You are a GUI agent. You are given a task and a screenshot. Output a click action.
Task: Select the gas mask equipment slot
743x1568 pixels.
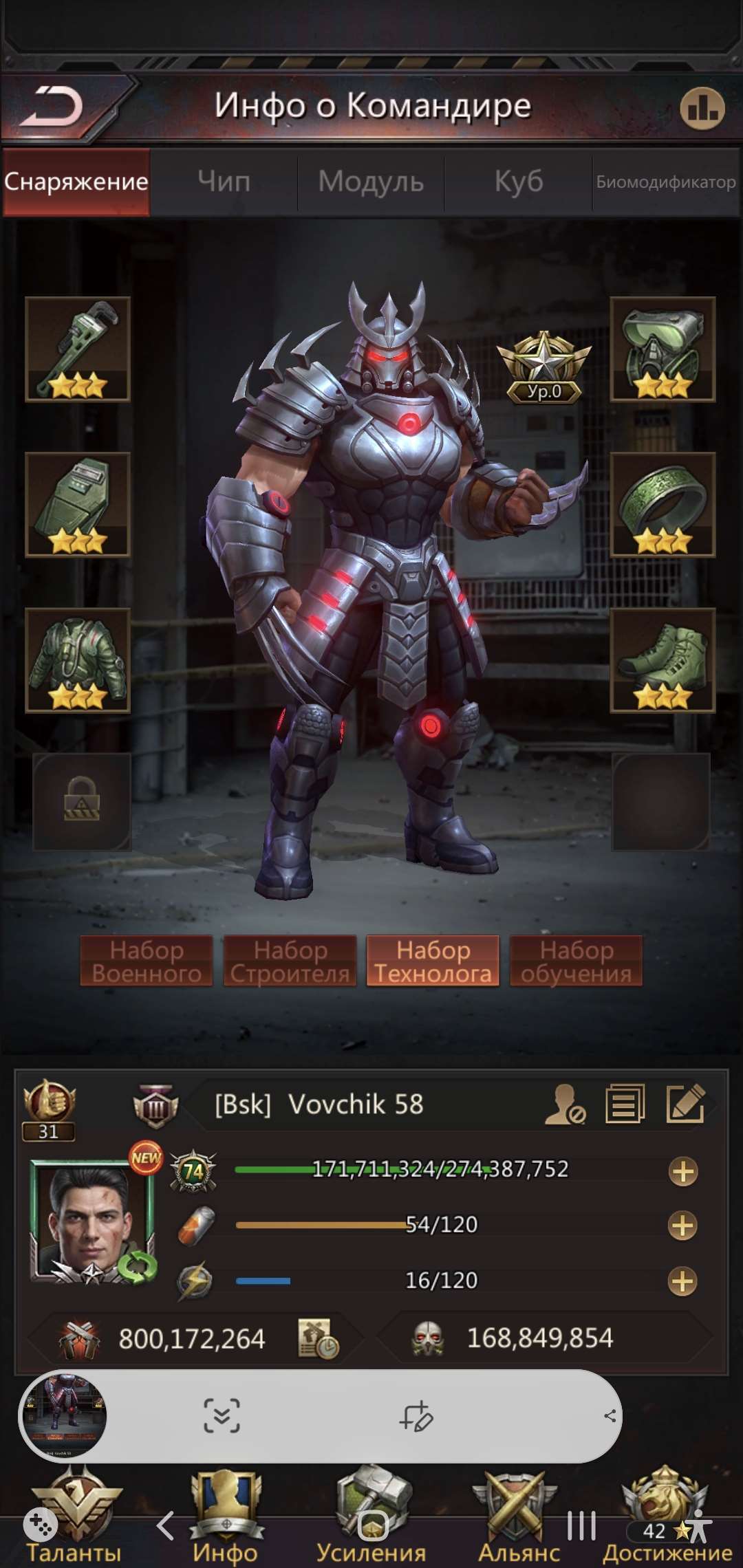click(x=663, y=349)
